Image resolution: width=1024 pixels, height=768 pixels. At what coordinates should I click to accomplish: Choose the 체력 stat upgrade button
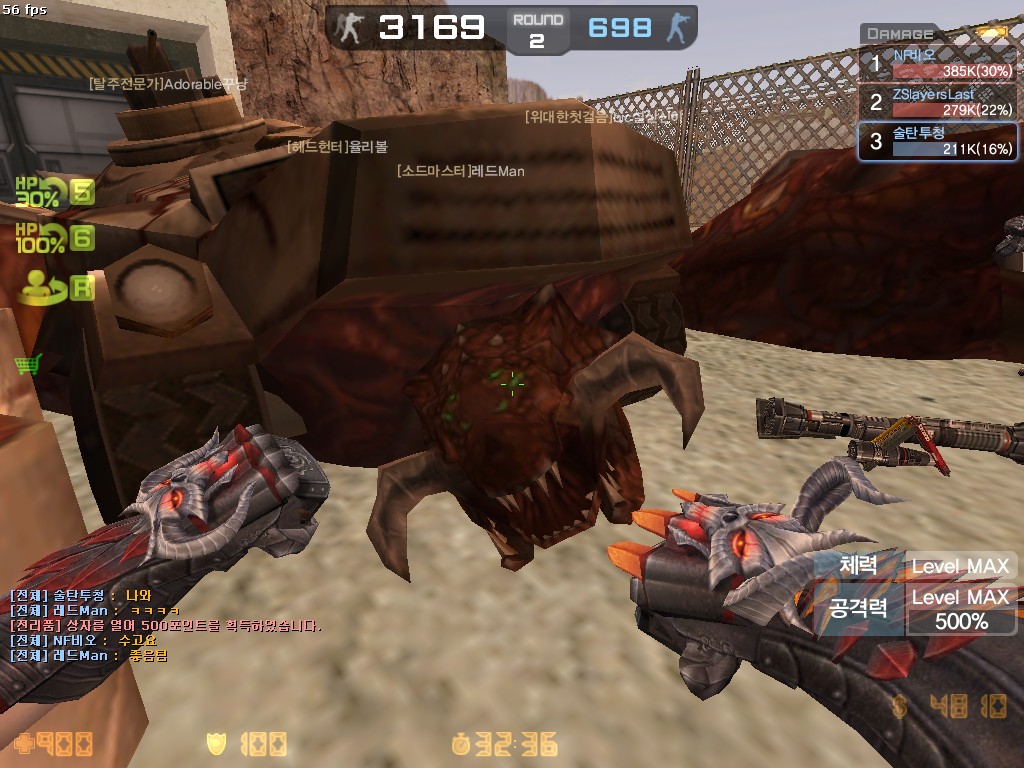pos(859,566)
